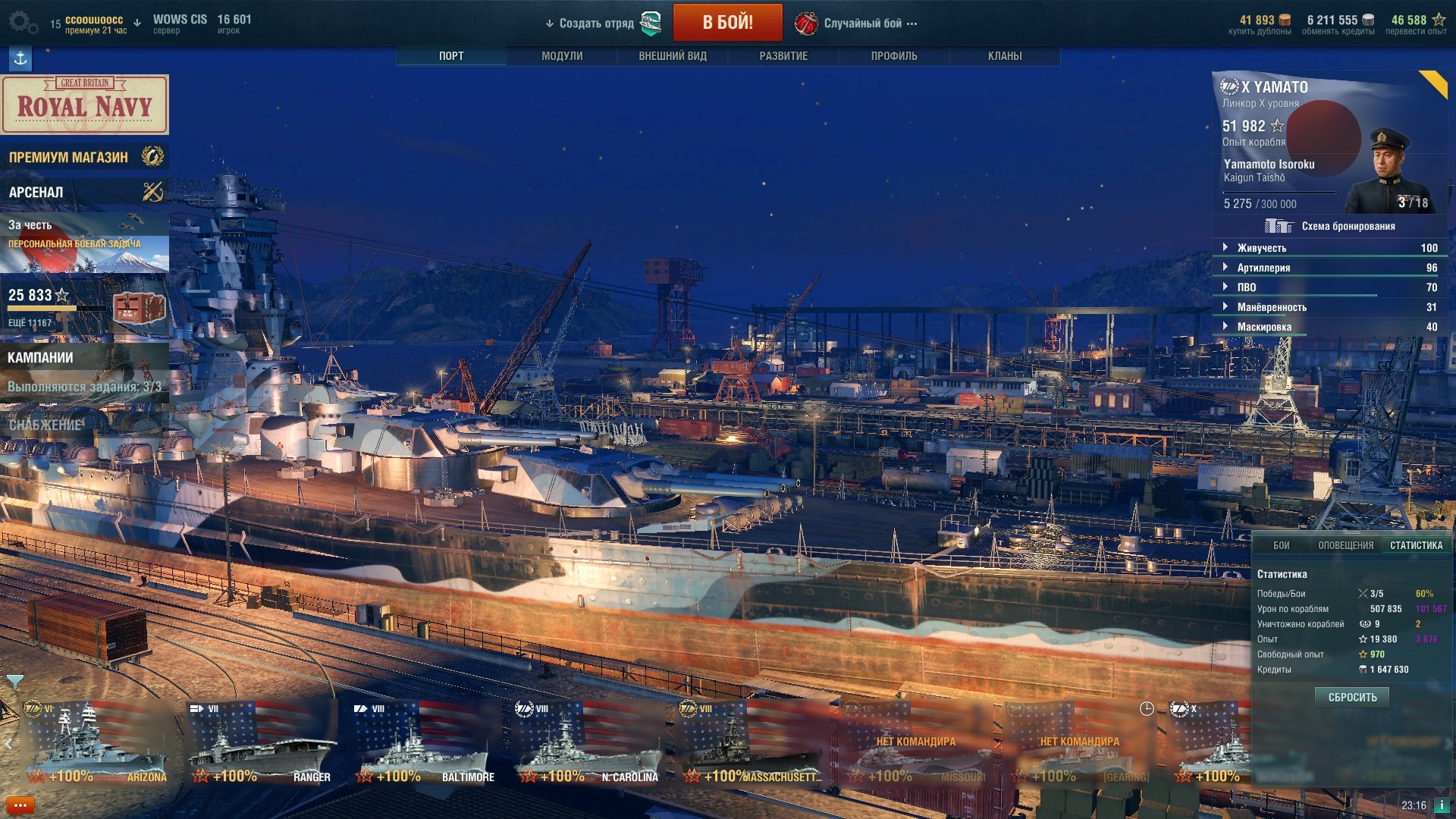Open the Арсенал menu
This screenshot has height=819, width=1456.
point(84,192)
